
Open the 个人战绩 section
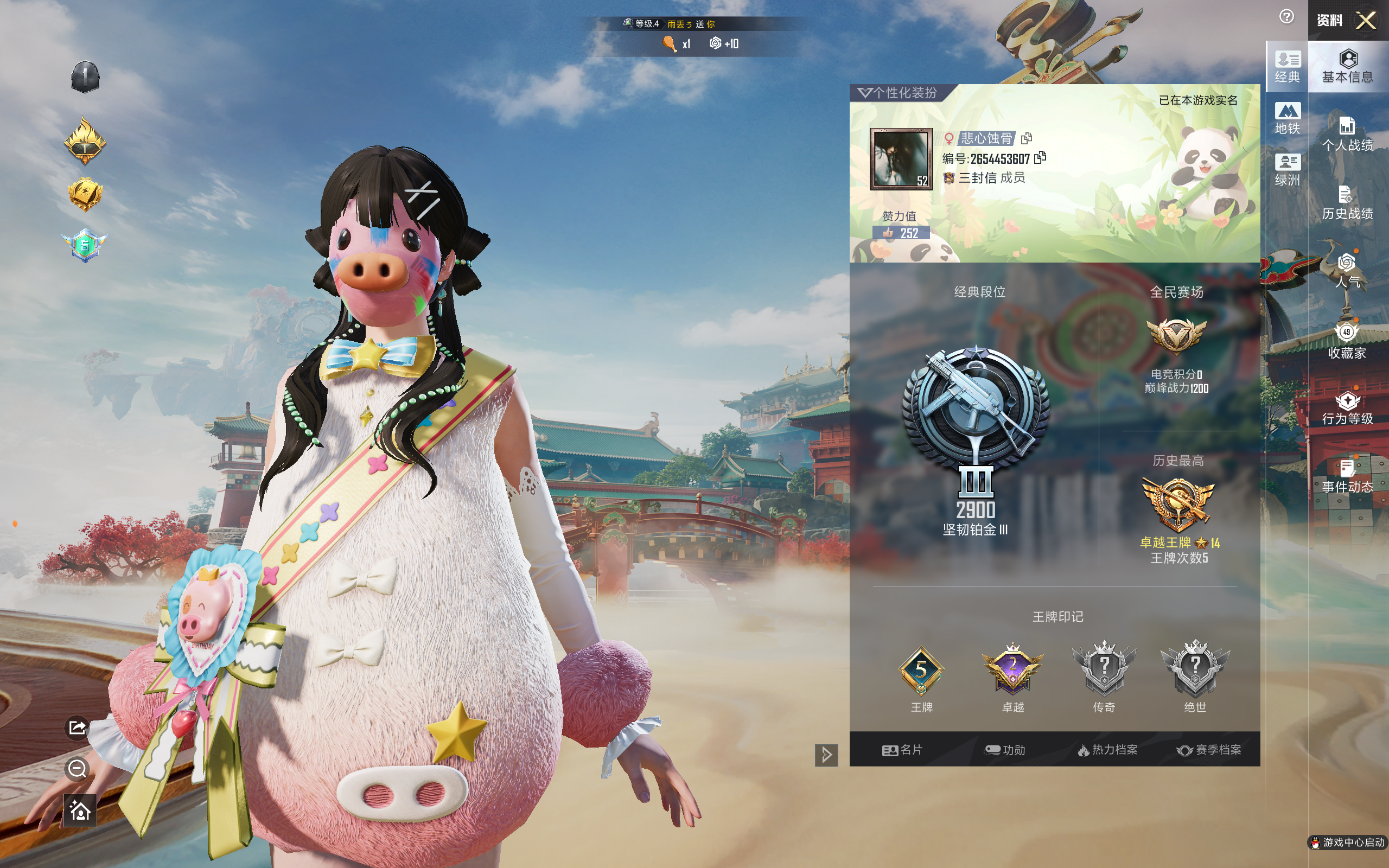(x=1347, y=135)
